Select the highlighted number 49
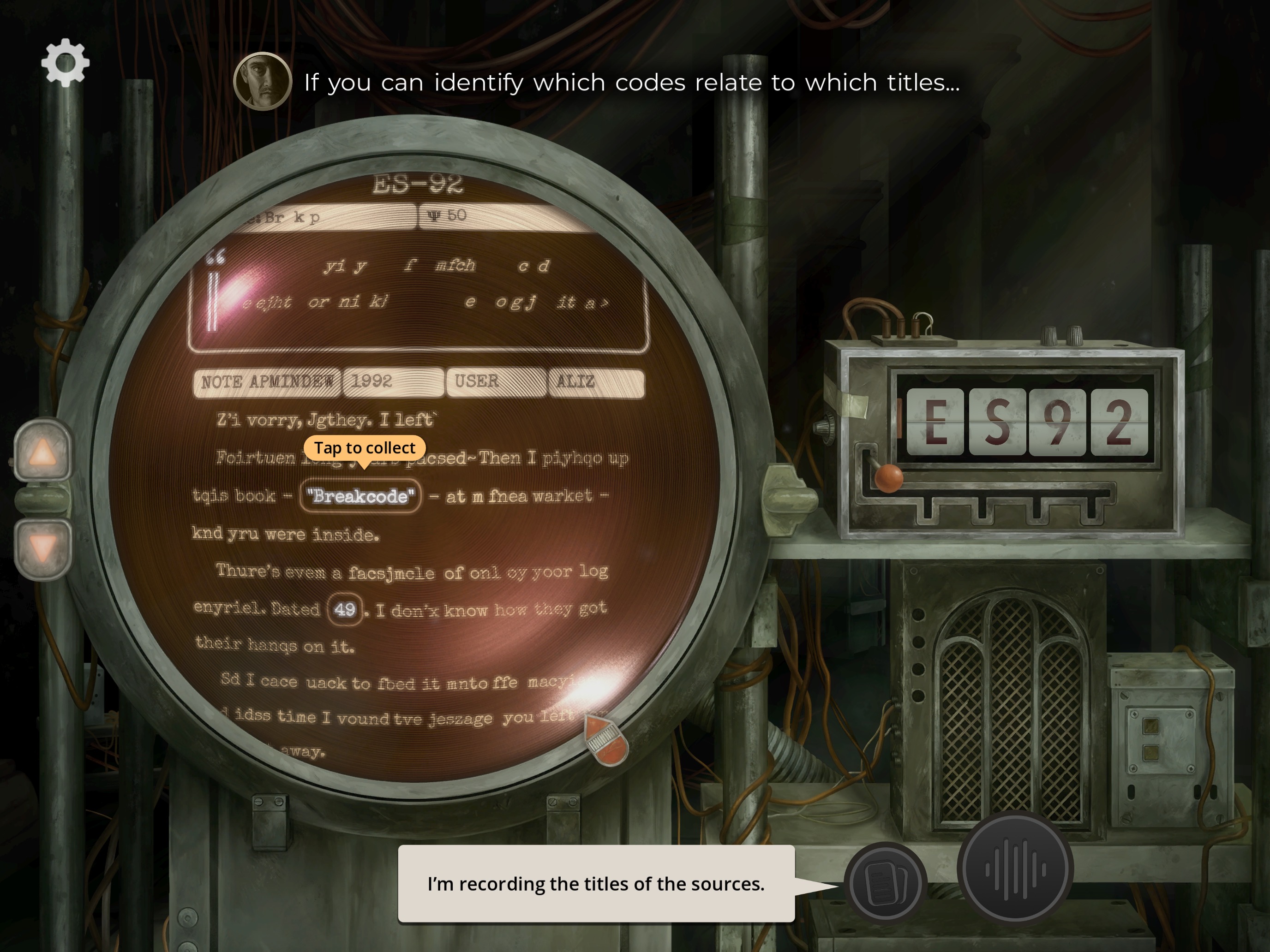 344,609
